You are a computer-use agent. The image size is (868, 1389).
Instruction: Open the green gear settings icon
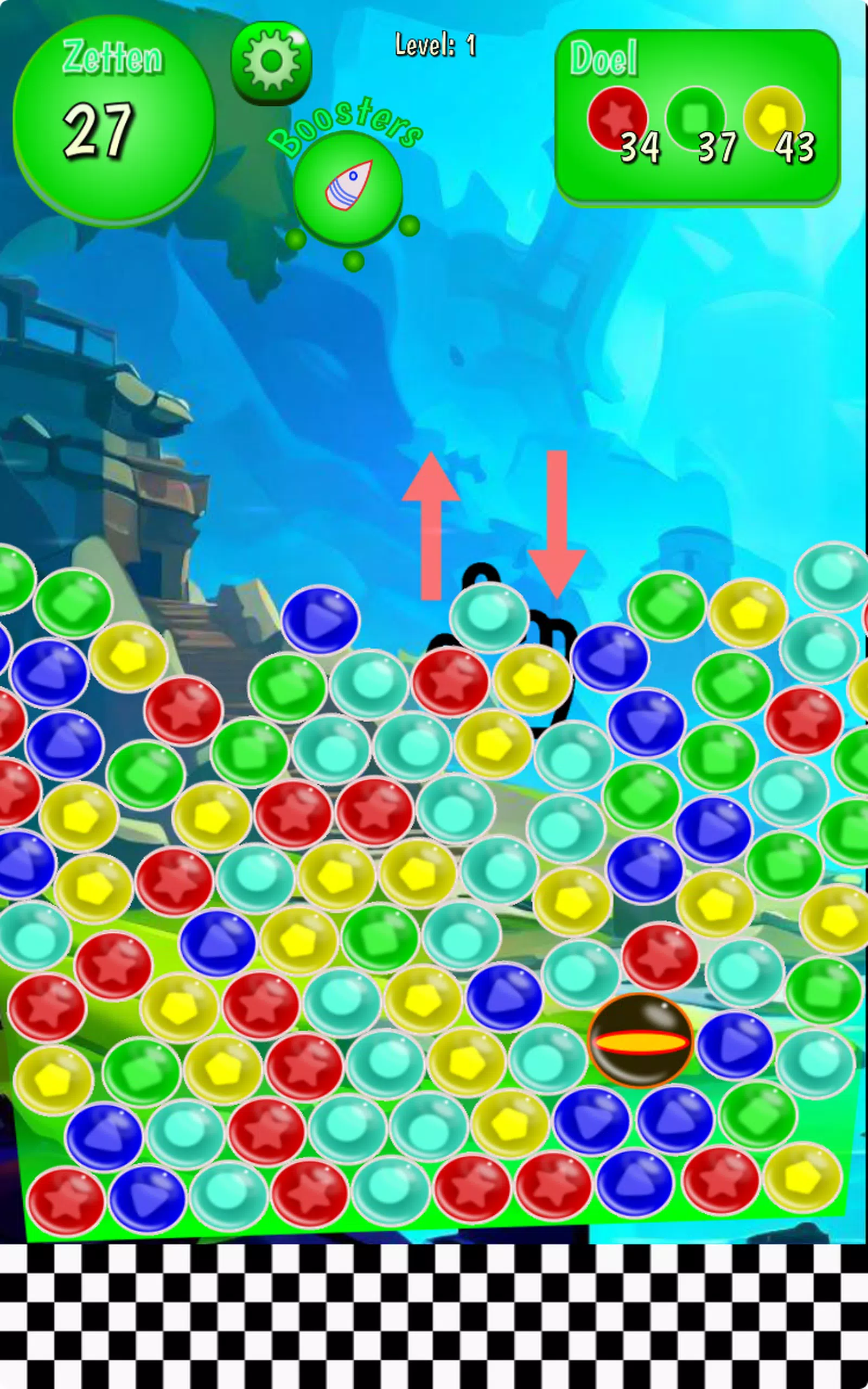tap(272, 60)
